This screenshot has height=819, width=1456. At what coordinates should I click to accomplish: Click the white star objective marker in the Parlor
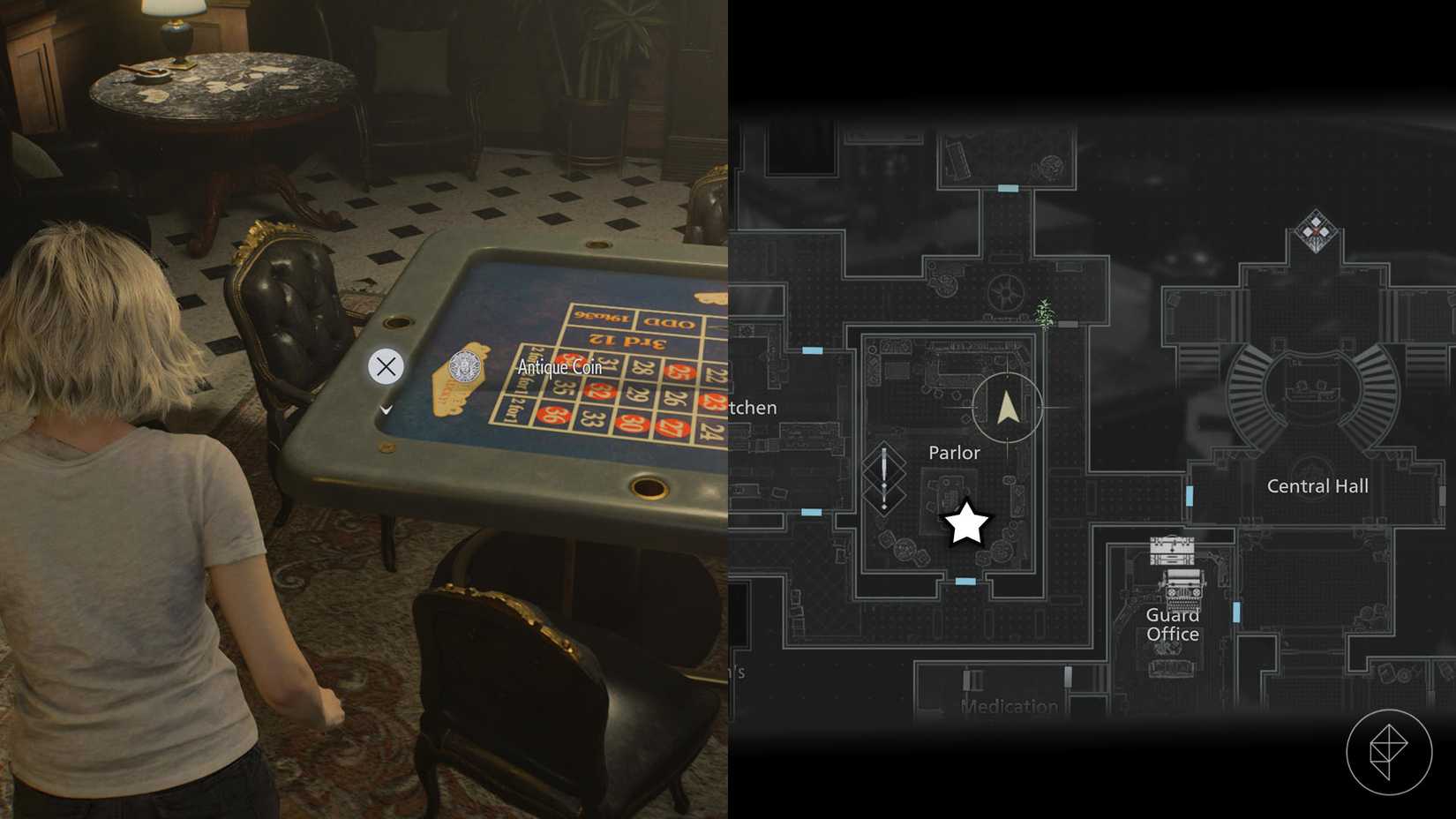(967, 522)
